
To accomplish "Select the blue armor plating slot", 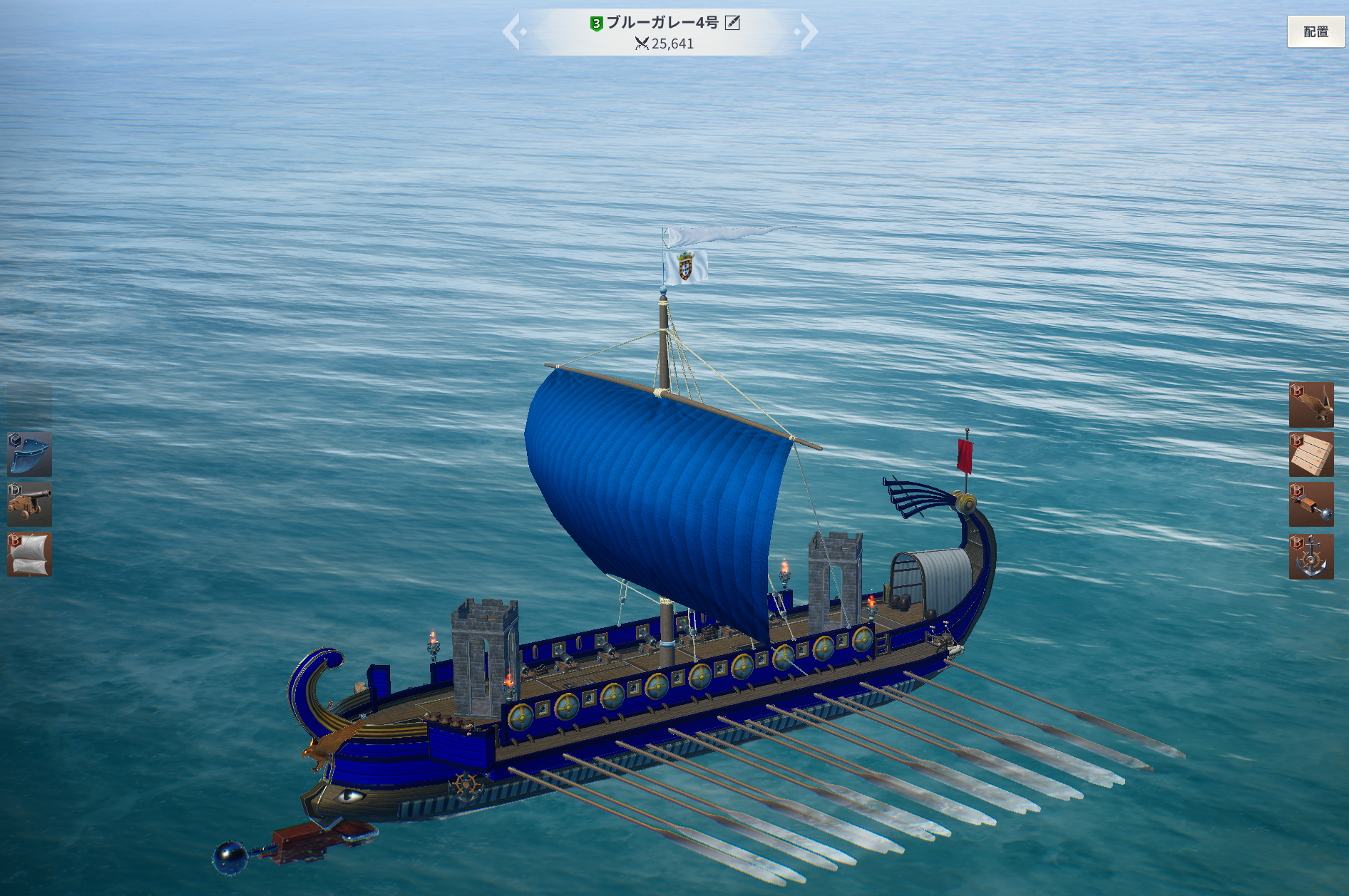I will [30, 454].
